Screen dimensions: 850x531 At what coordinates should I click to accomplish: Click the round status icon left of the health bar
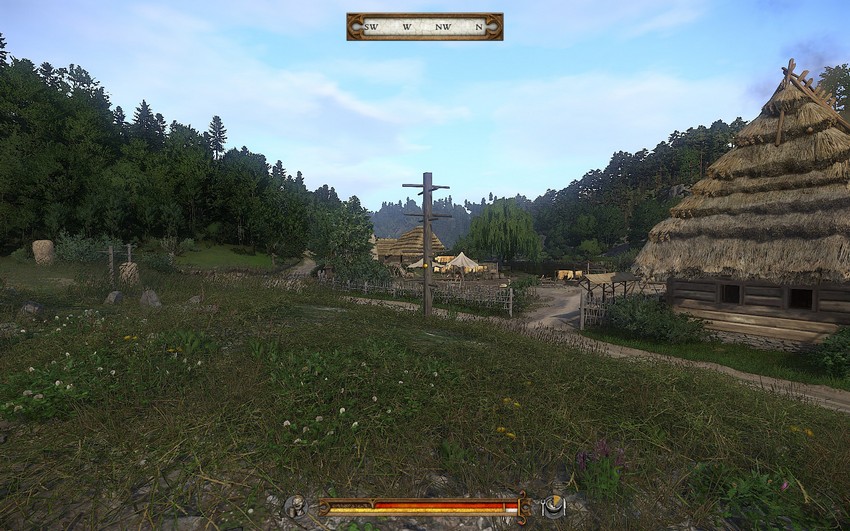click(294, 507)
